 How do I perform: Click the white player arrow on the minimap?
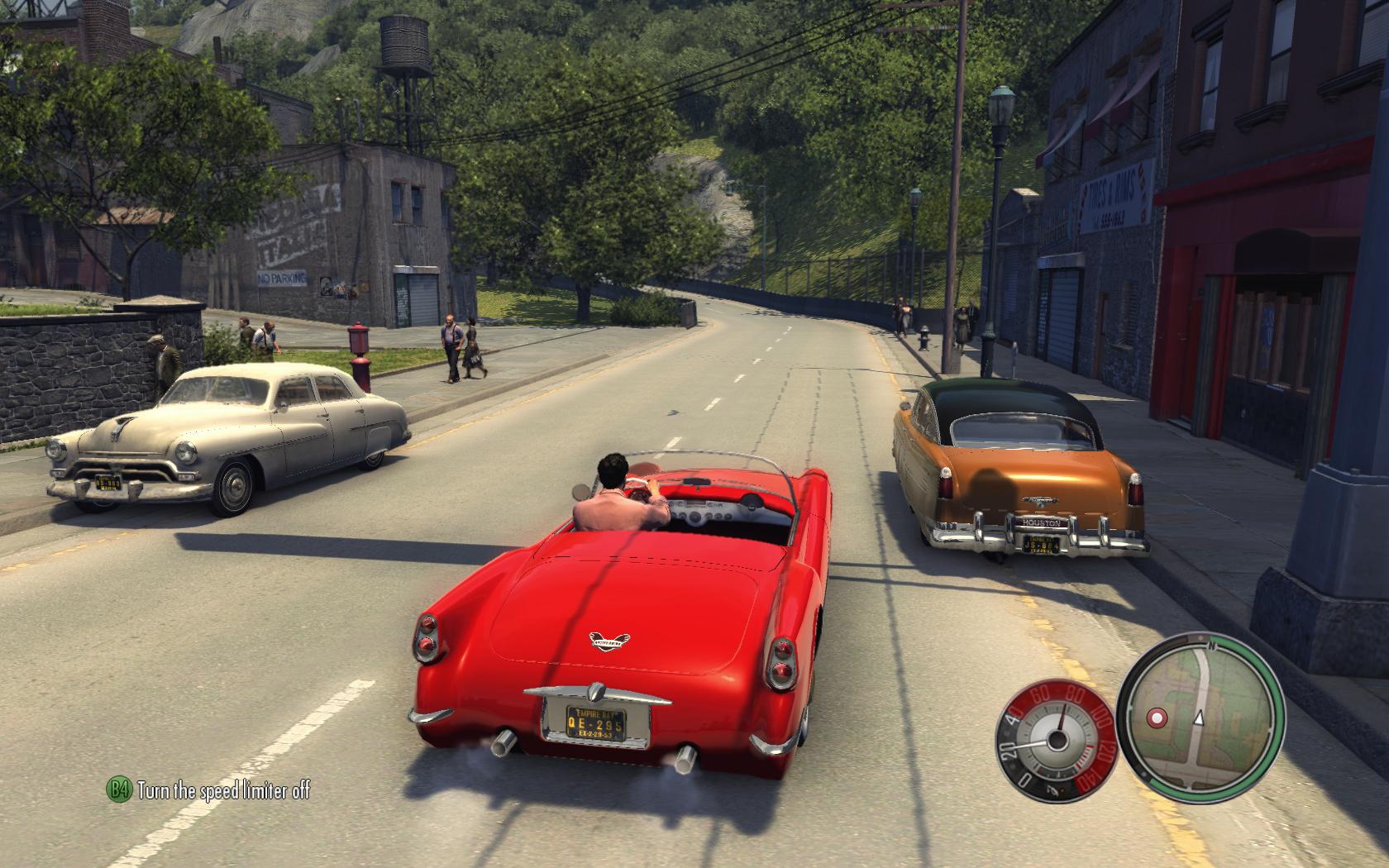point(1199,717)
